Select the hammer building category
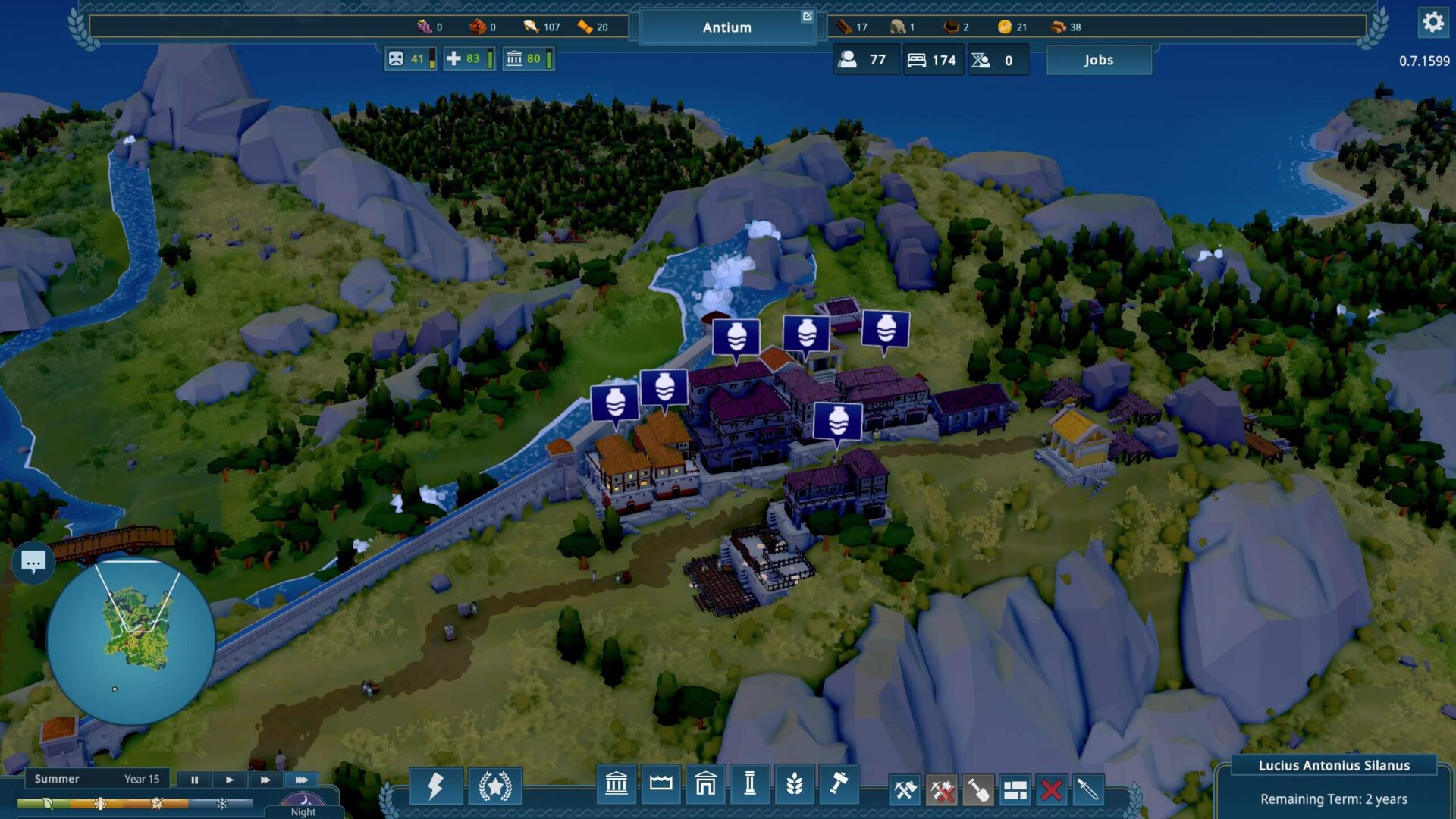1456x819 pixels. pyautogui.click(x=838, y=783)
